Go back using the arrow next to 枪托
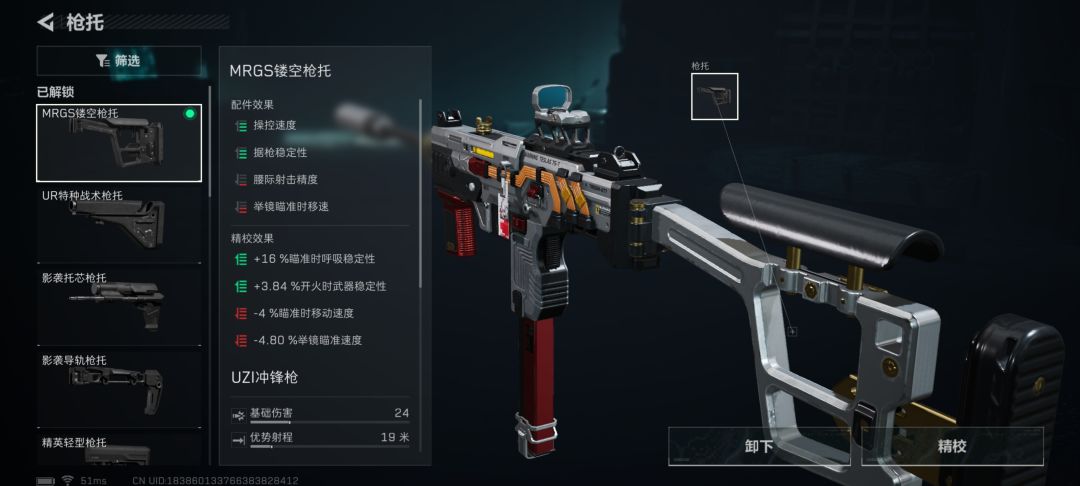 [46, 22]
